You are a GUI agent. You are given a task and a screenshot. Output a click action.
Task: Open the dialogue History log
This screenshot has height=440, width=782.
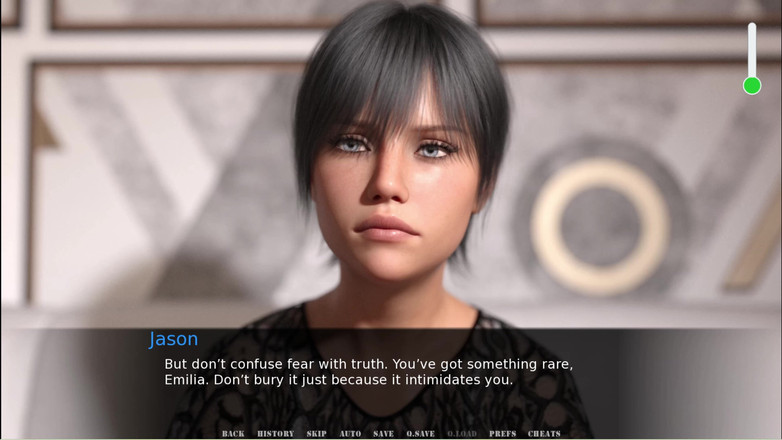[x=275, y=434]
